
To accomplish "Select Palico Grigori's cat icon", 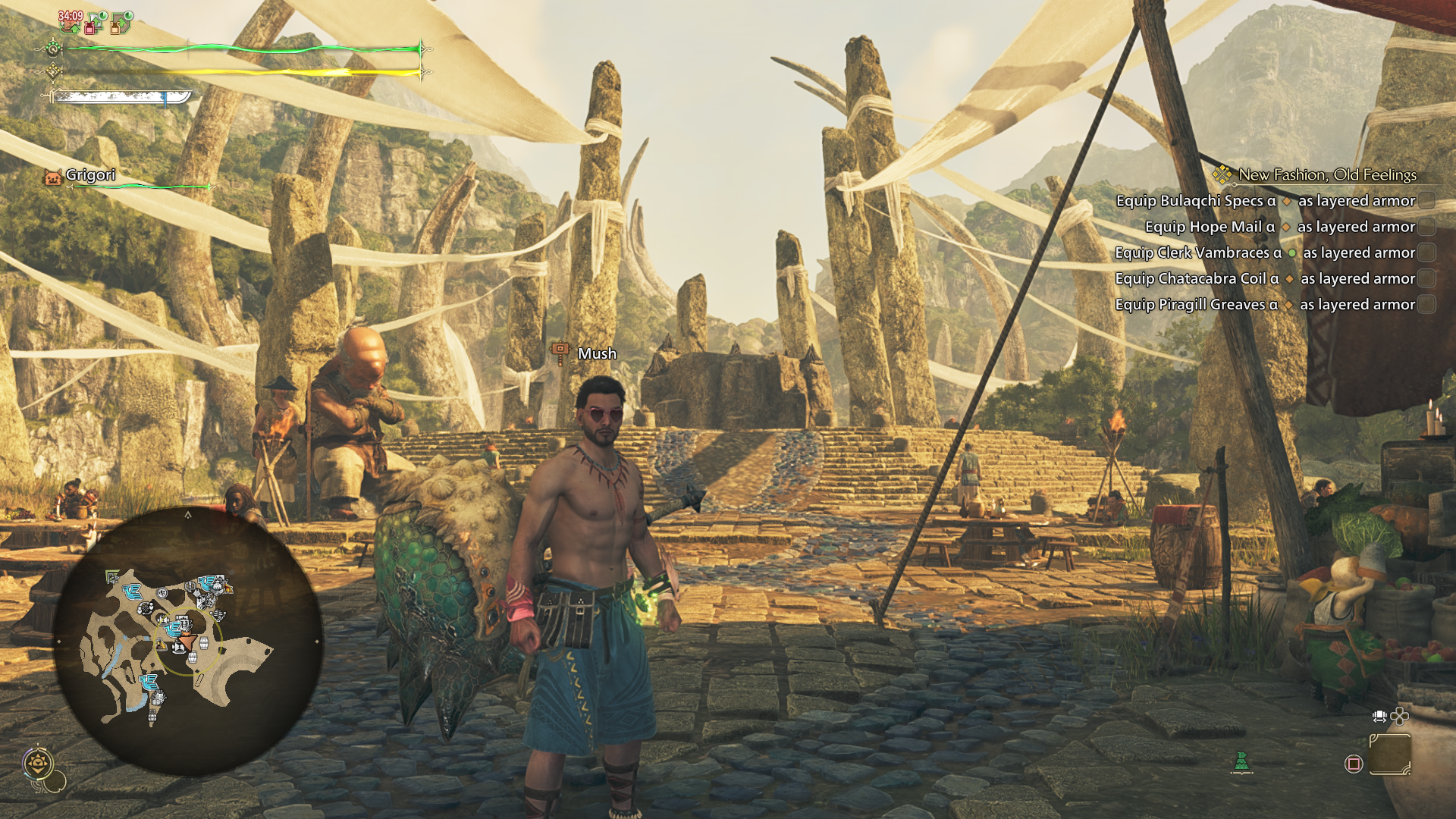I will pos(52,177).
